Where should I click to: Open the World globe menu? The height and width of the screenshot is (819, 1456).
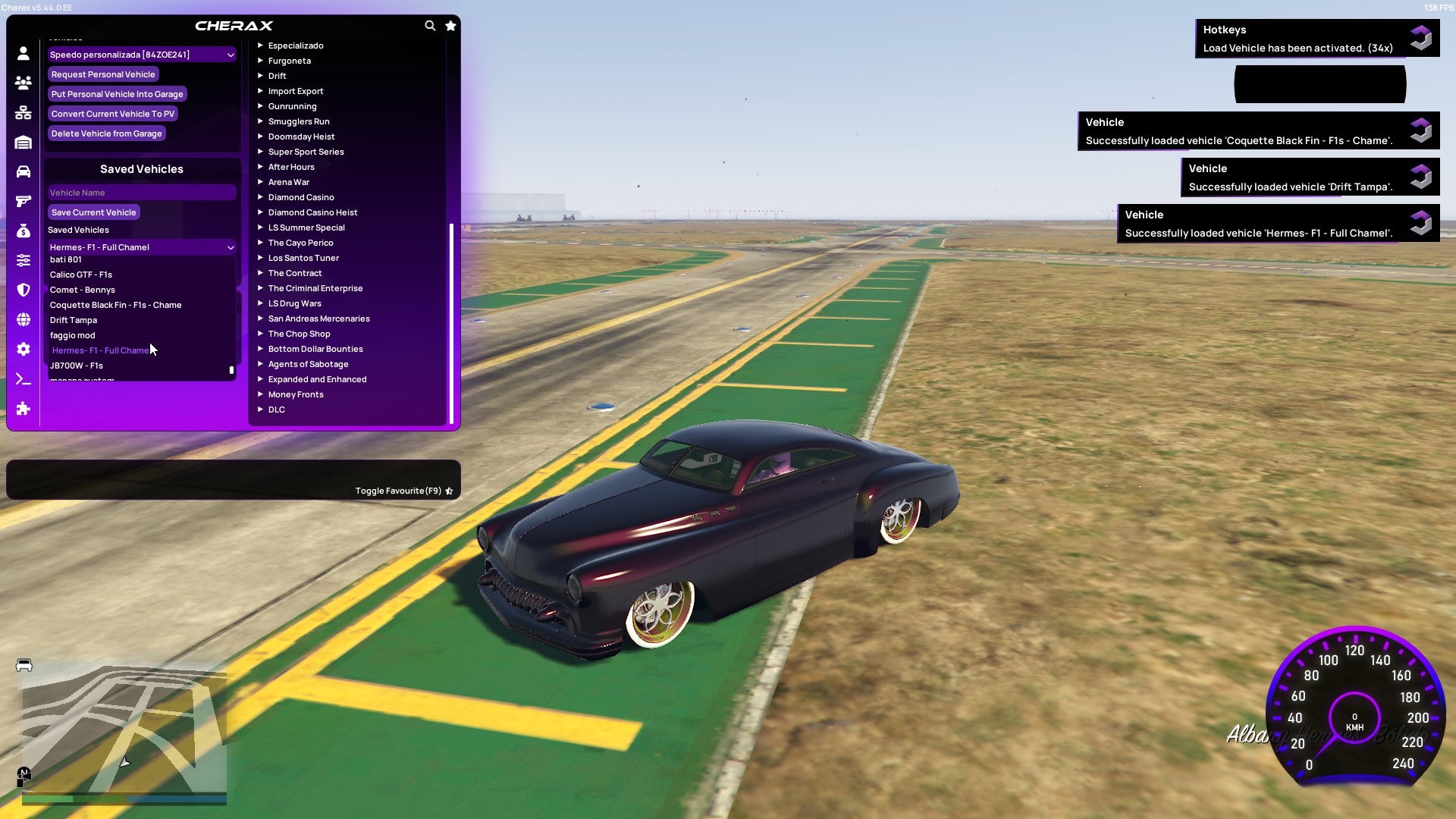(23, 318)
